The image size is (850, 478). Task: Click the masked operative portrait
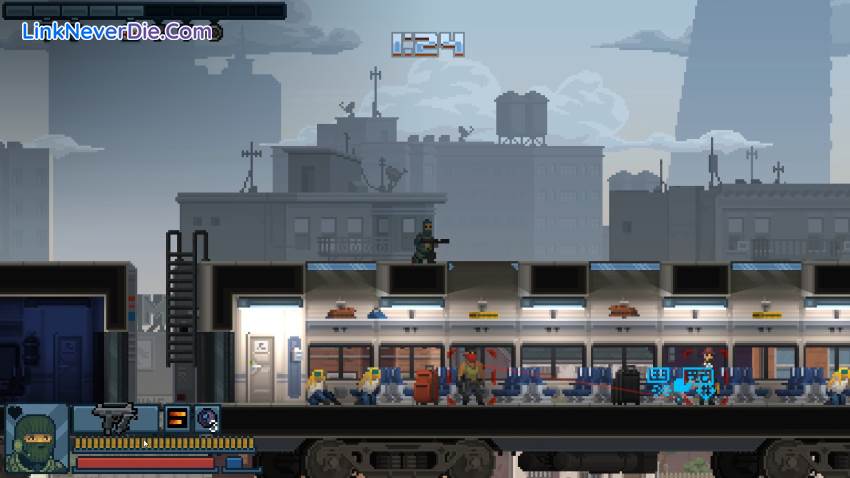point(37,439)
